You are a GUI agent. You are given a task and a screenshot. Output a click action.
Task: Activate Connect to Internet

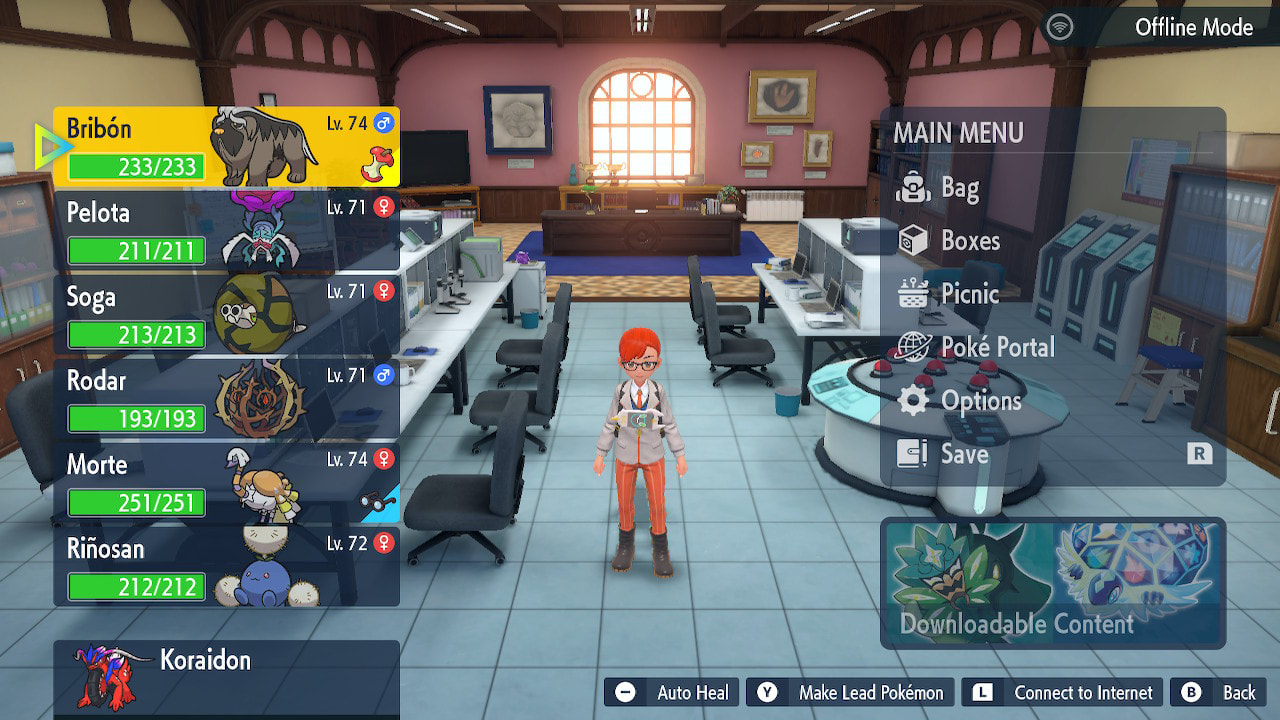coord(1063,692)
